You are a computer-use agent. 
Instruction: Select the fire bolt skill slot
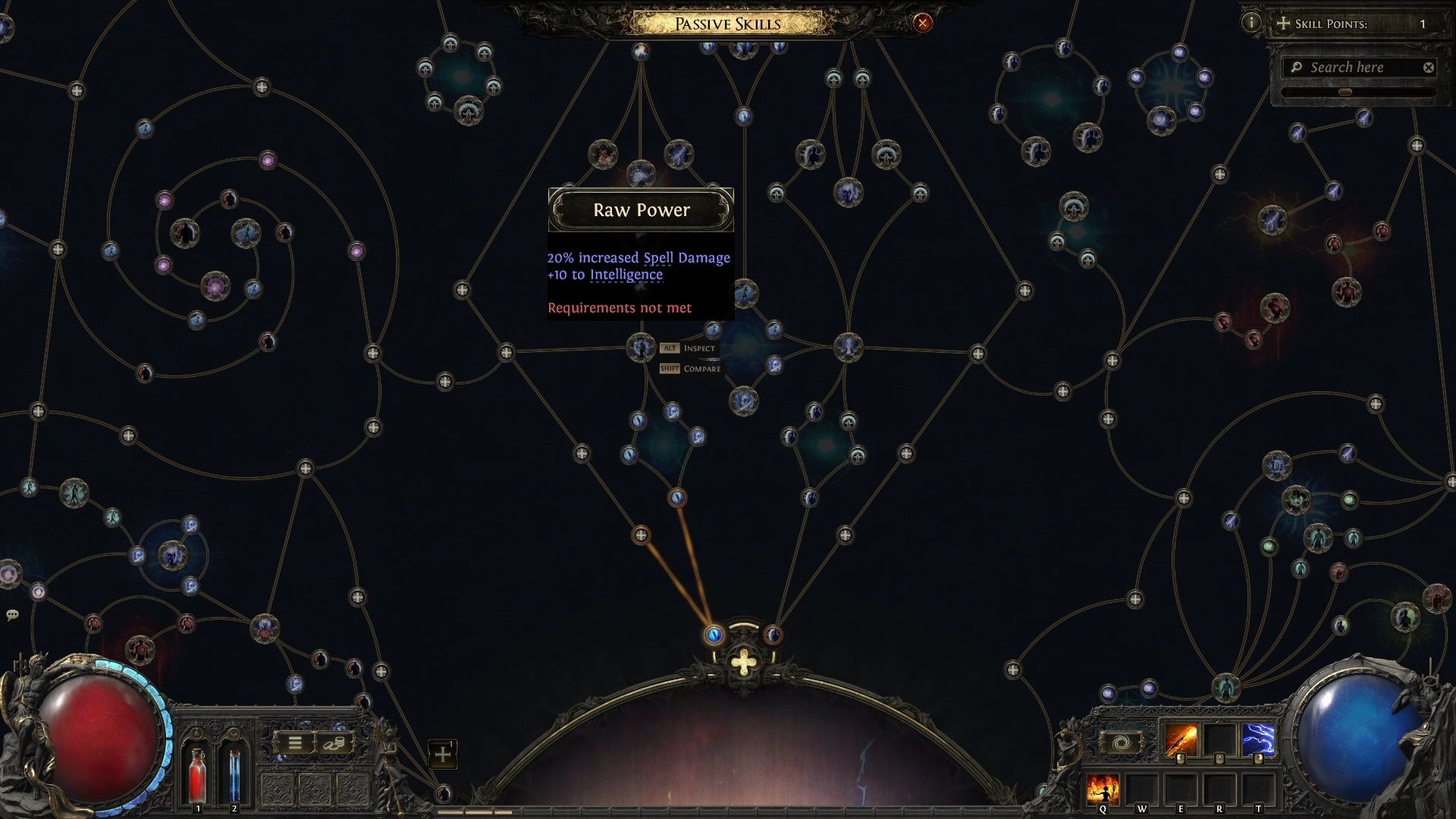click(x=1181, y=741)
